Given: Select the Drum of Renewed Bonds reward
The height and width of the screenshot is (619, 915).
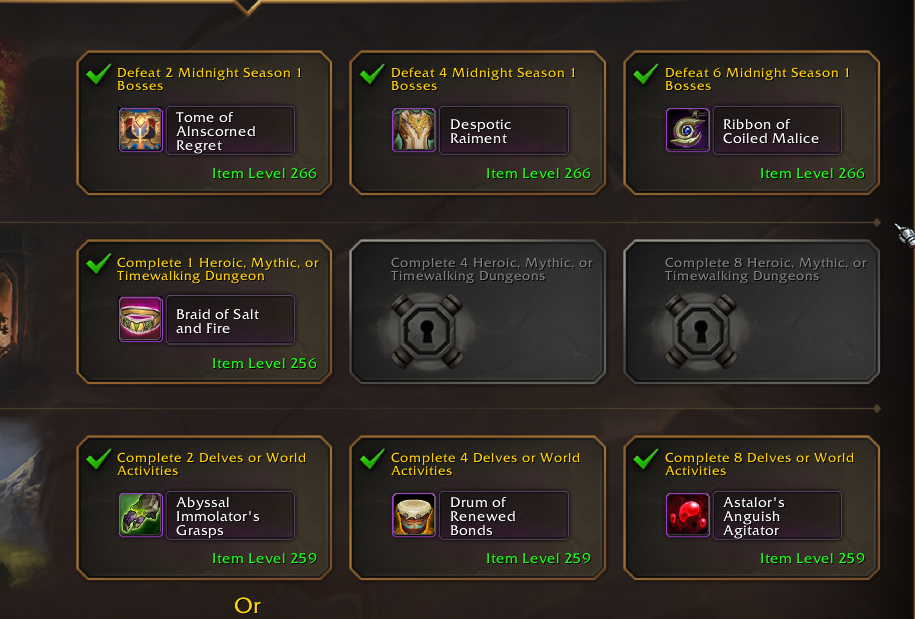Looking at the screenshot, I should pos(479,515).
